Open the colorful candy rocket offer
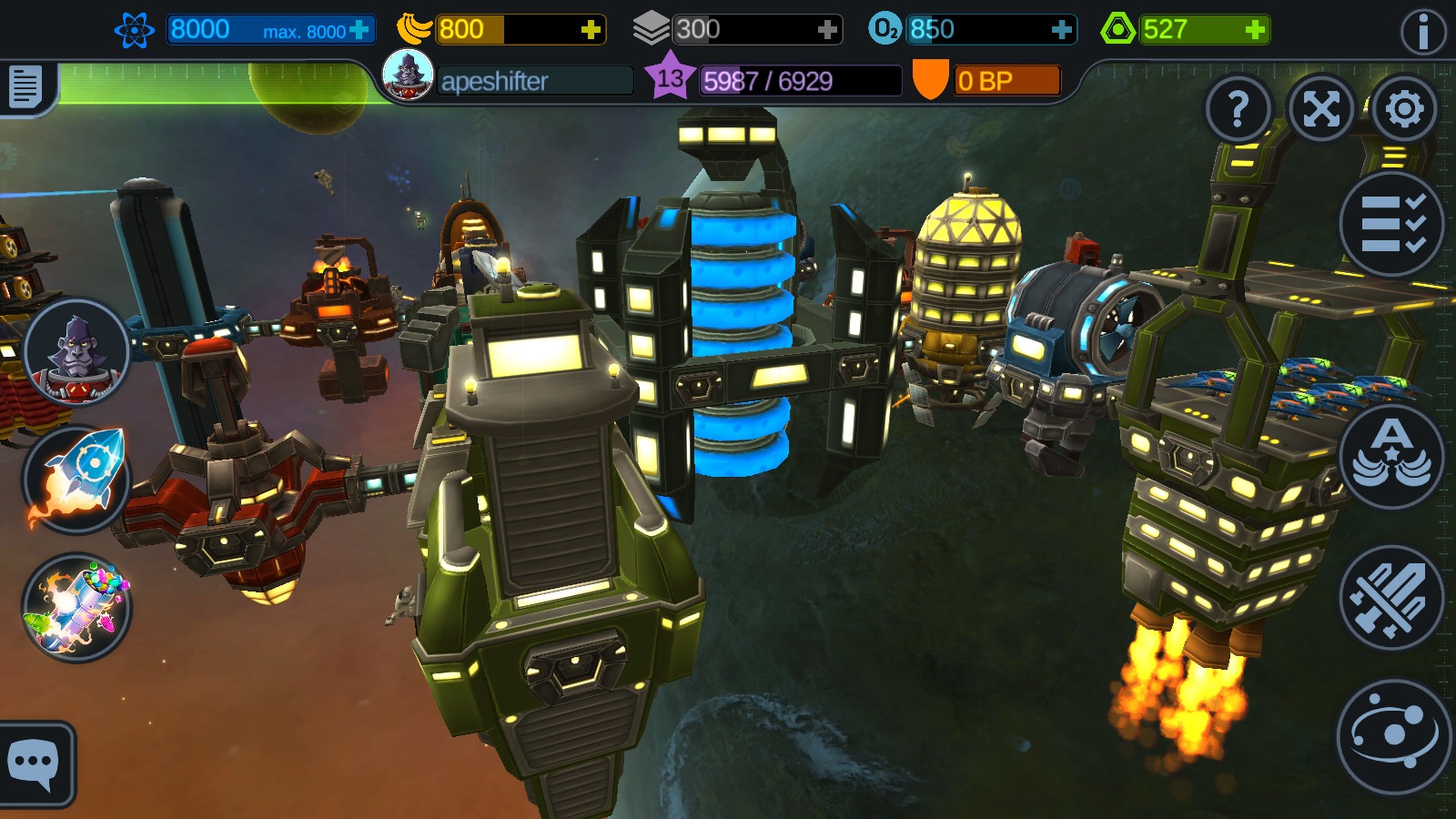 [76, 607]
